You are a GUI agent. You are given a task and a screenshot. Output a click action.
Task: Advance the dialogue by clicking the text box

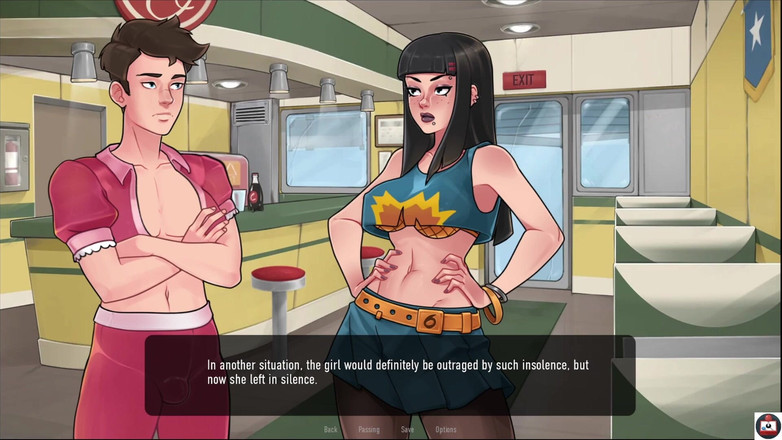(x=390, y=374)
